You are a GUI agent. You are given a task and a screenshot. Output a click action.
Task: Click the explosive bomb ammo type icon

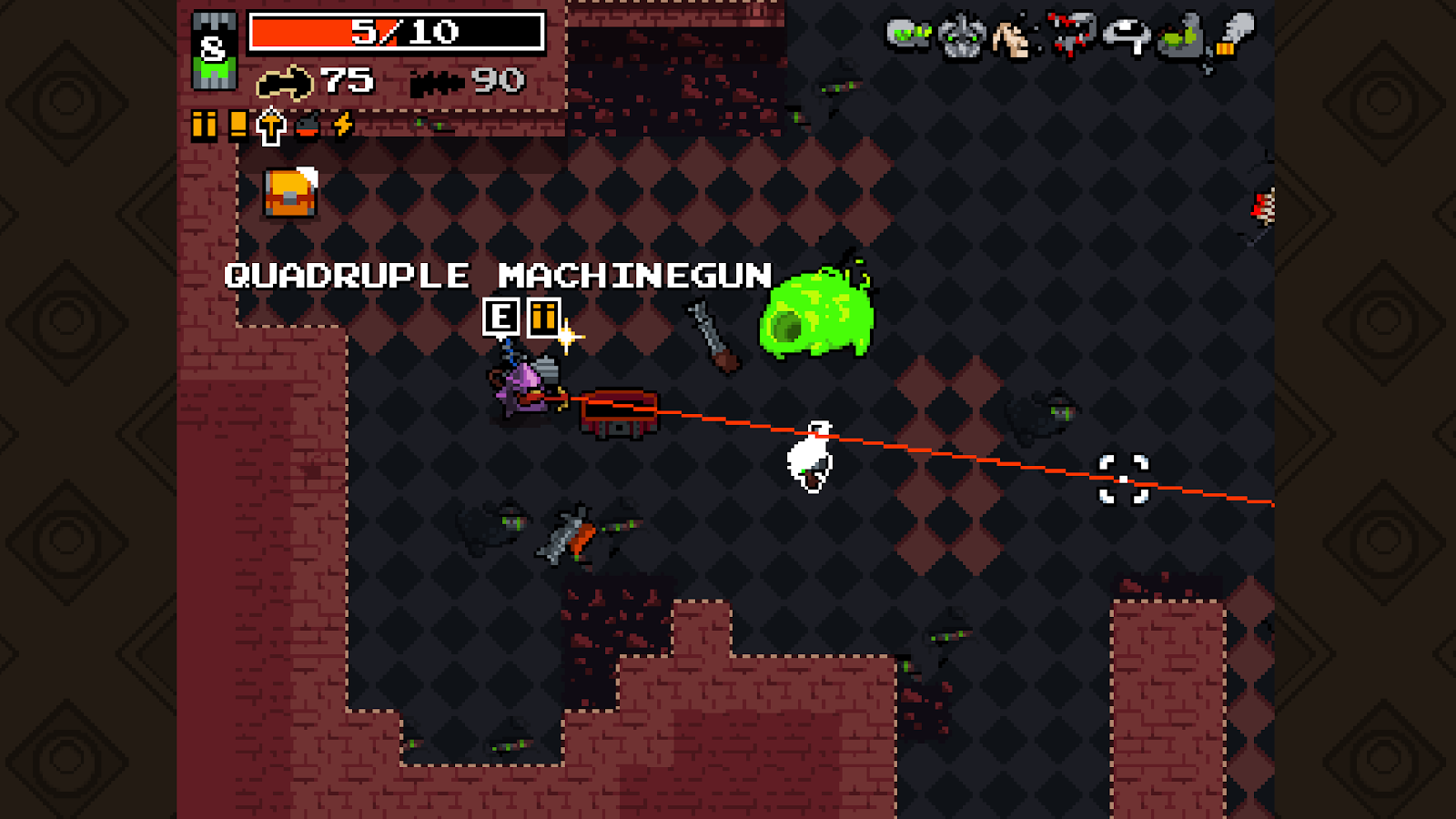pos(308,126)
